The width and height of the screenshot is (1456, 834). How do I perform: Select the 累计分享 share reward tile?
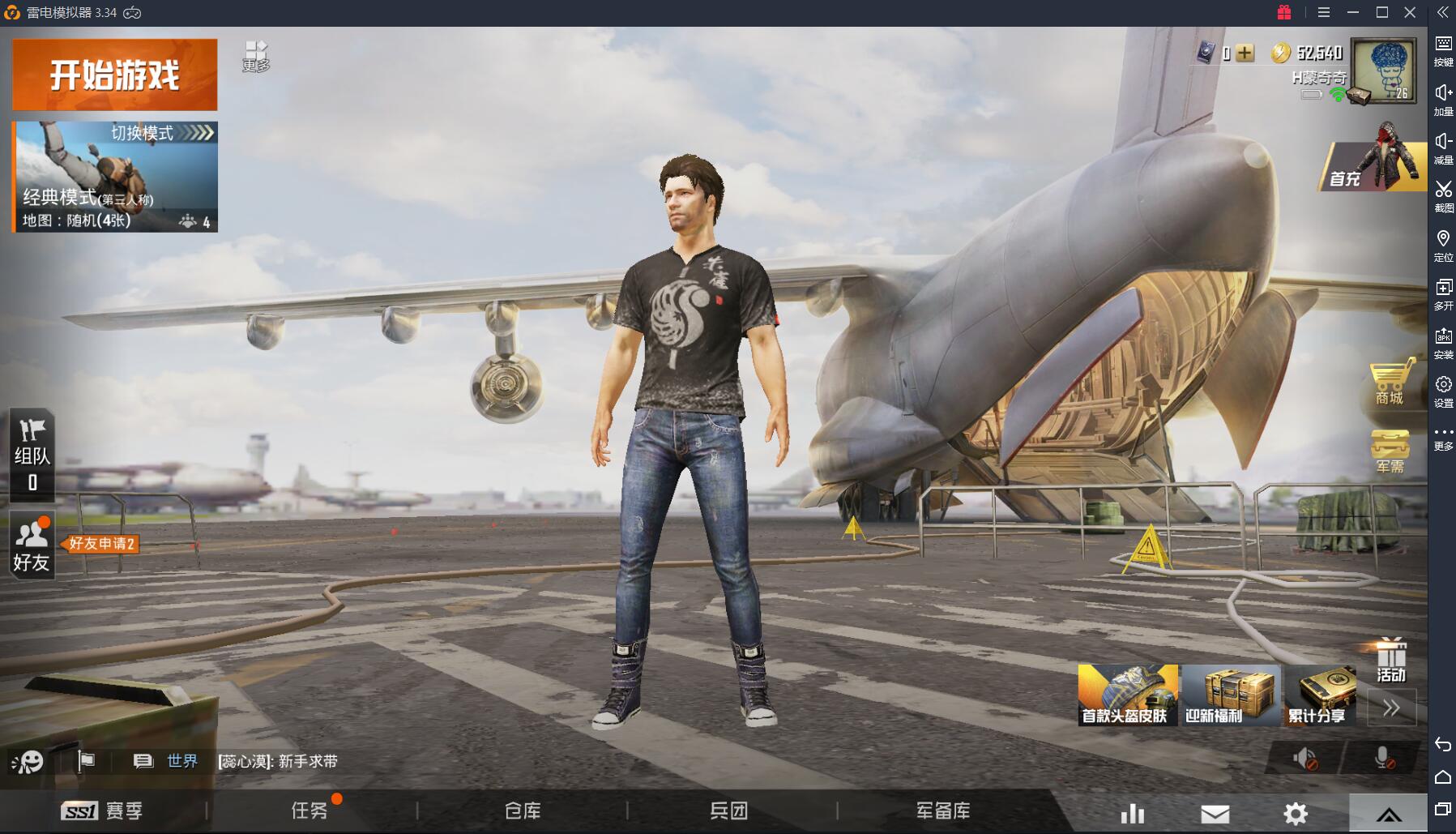pyautogui.click(x=1321, y=695)
